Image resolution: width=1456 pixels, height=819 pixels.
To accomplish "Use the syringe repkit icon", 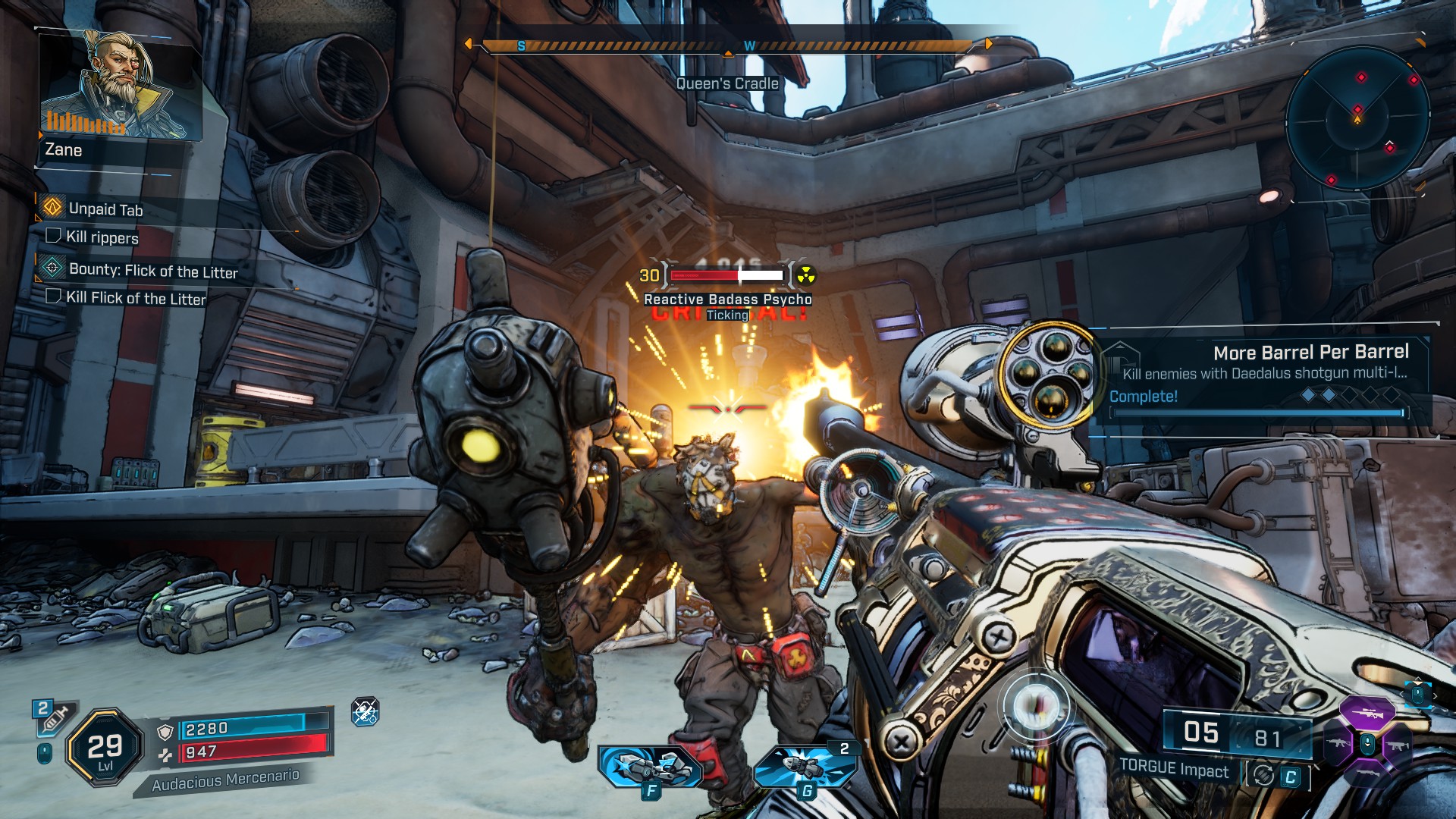I will (x=52, y=719).
